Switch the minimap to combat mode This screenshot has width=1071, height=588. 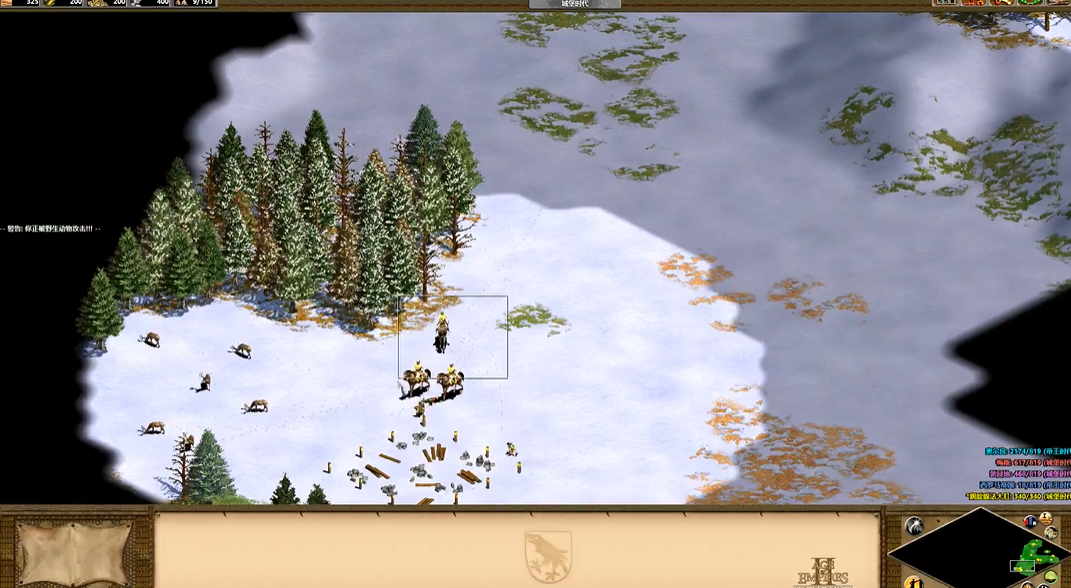tap(1052, 533)
